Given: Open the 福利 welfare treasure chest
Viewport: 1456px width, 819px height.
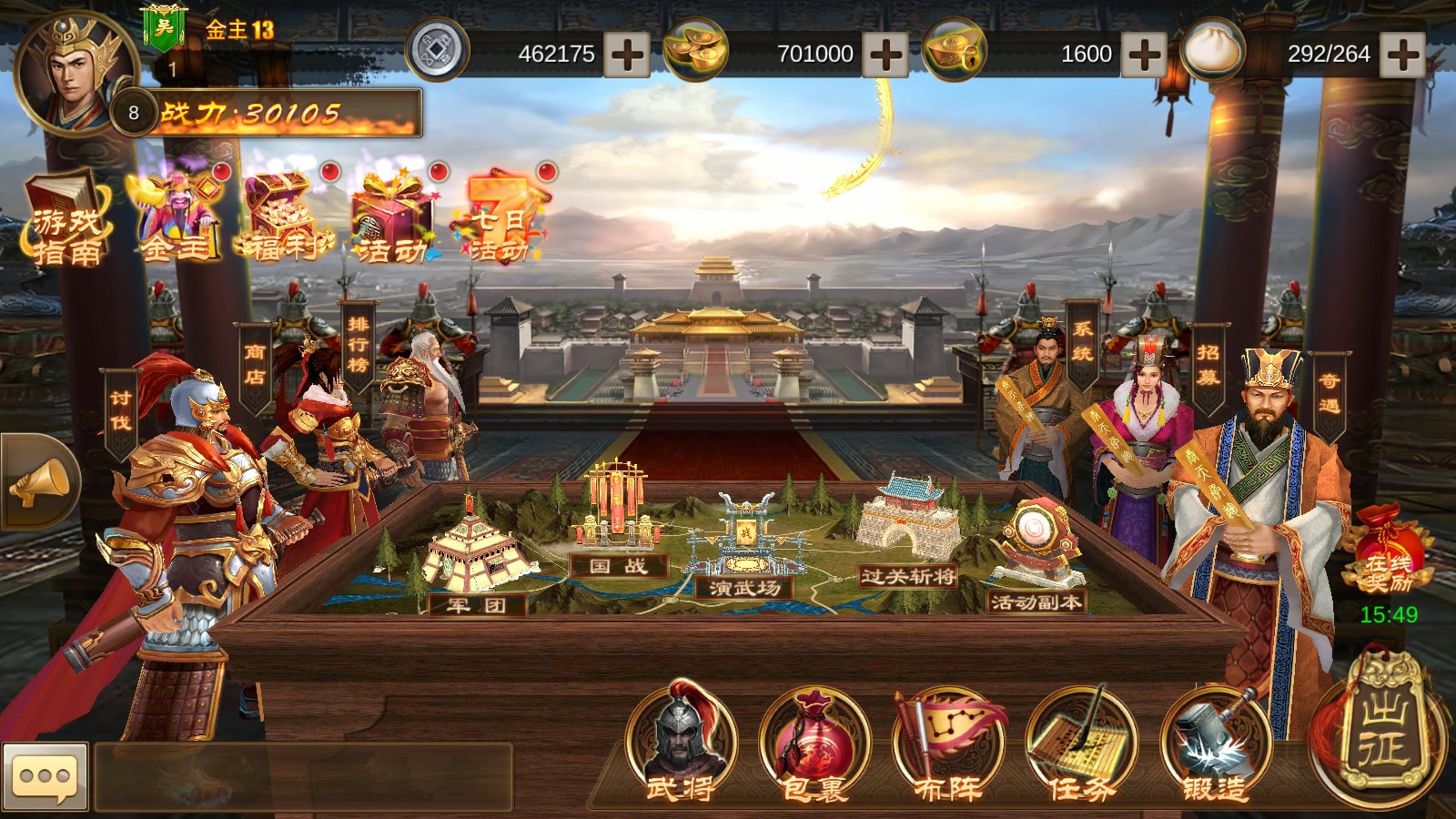Looking at the screenshot, I should (x=284, y=220).
